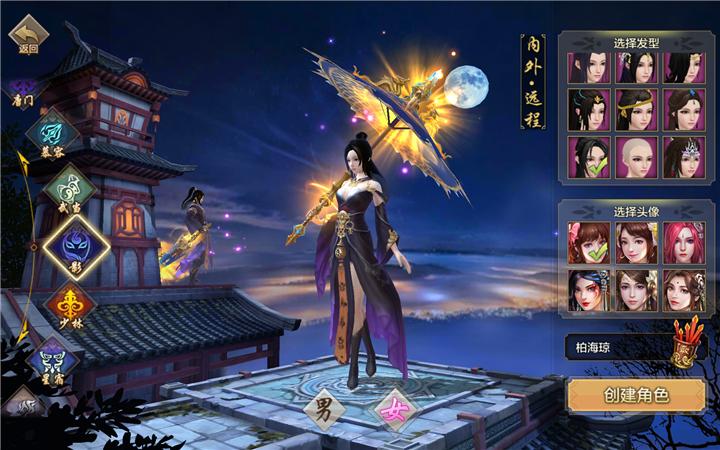
Task: Pick the pink-haired avatar portrait
Action: click(682, 241)
